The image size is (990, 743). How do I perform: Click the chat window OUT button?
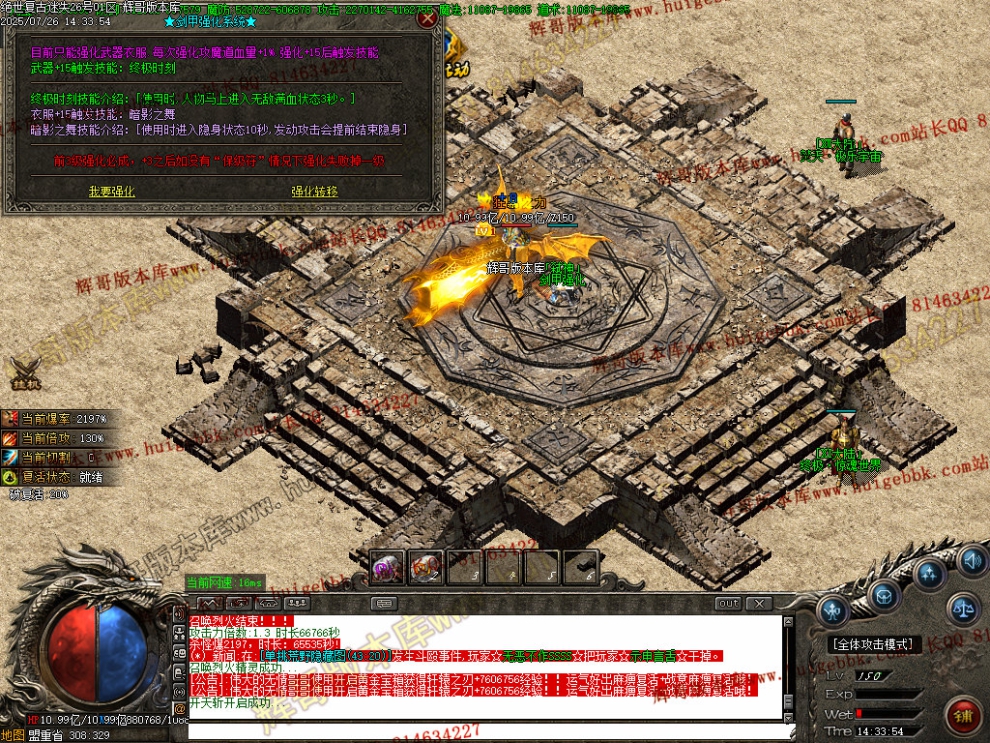point(729,603)
